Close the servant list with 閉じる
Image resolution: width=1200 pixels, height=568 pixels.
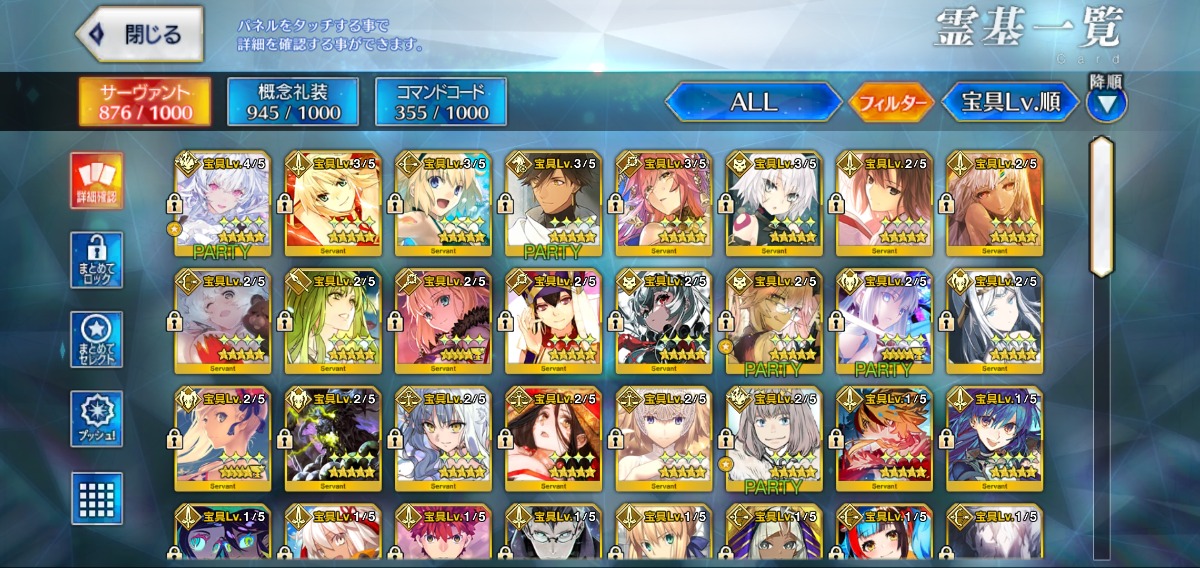pyautogui.click(x=140, y=35)
